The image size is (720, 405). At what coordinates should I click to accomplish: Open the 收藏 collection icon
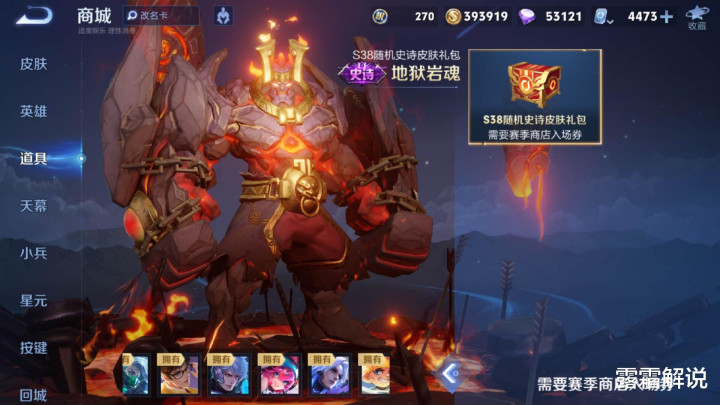pos(696,16)
